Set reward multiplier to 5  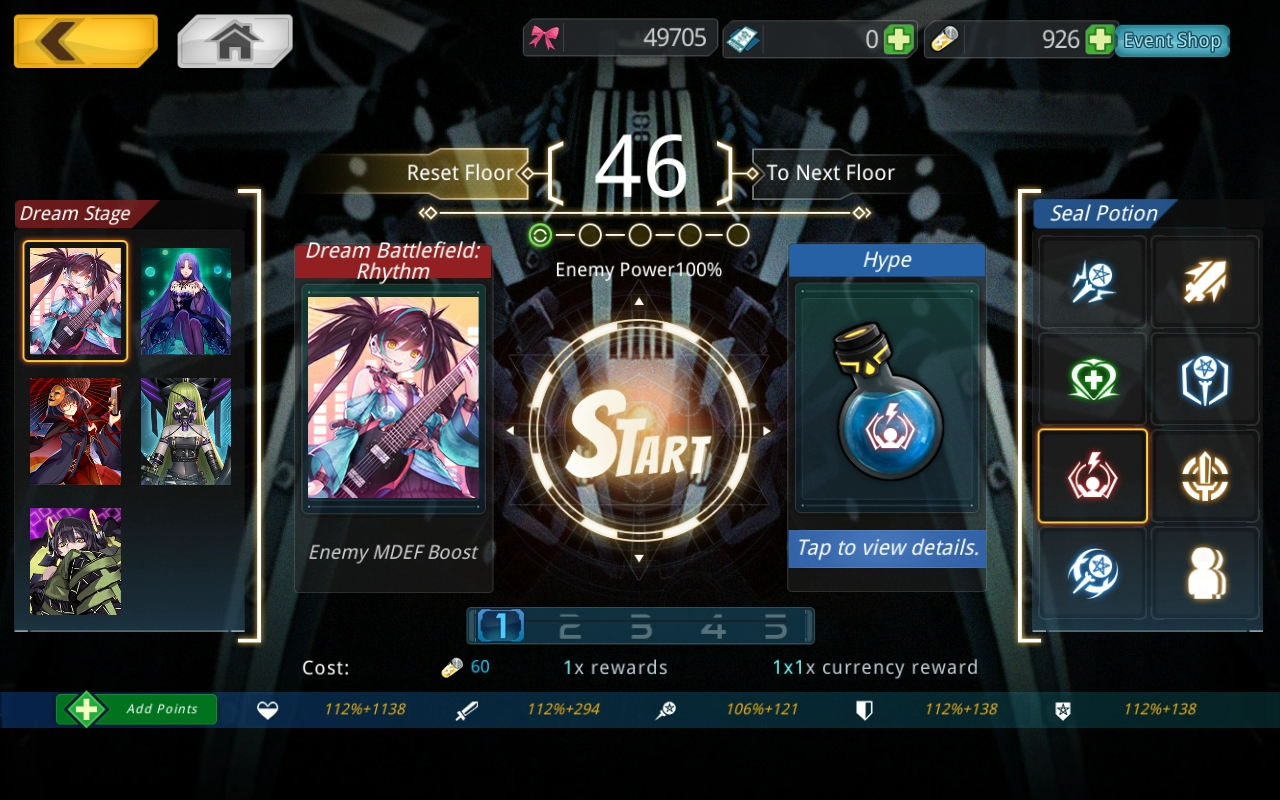tap(776, 627)
